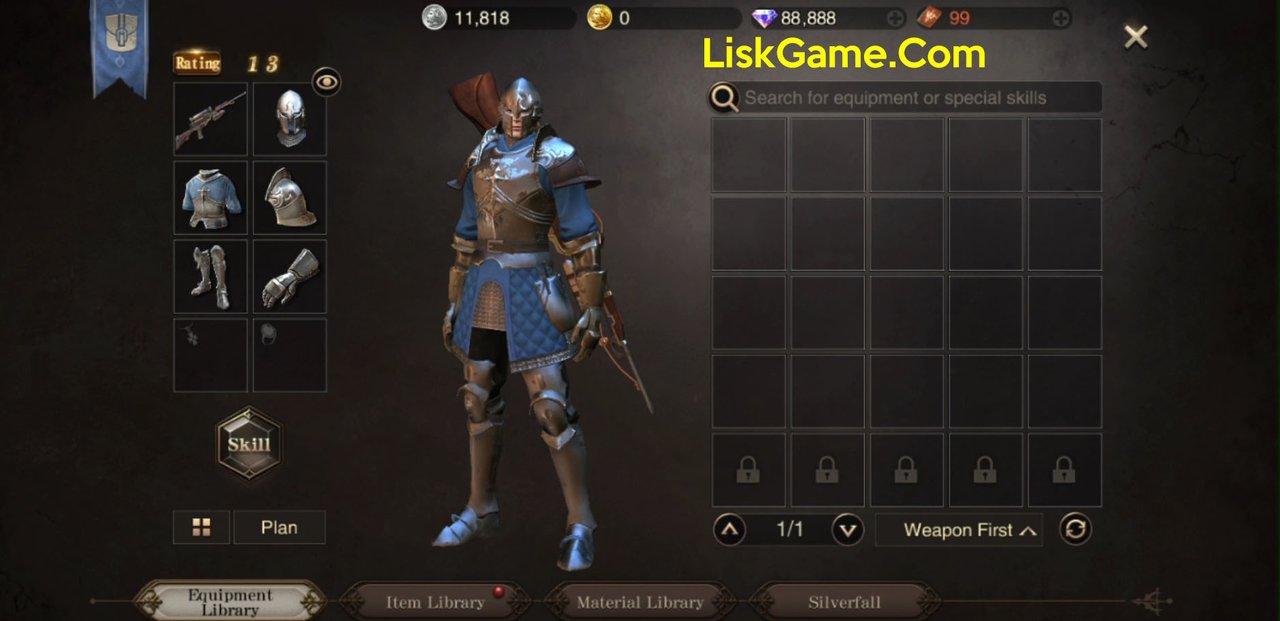Switch to the Material Library tab
This screenshot has width=1280, height=621.
click(x=640, y=602)
